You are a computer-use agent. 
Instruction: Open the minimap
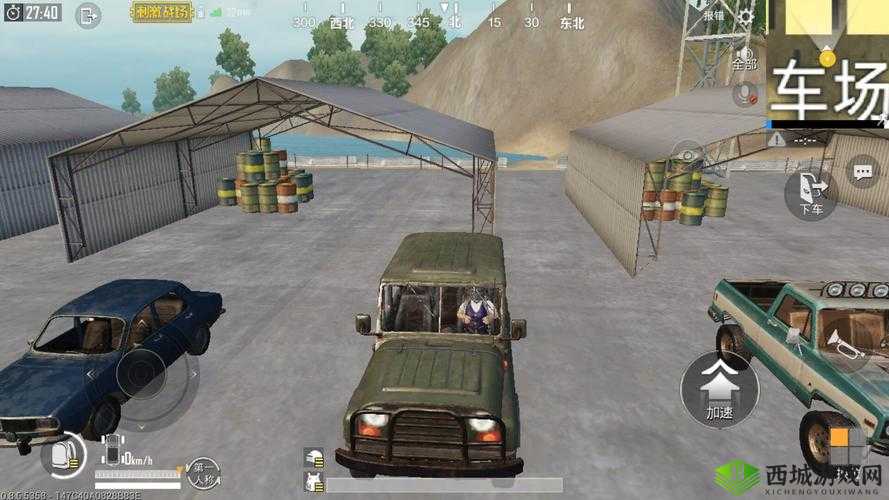pos(828,60)
